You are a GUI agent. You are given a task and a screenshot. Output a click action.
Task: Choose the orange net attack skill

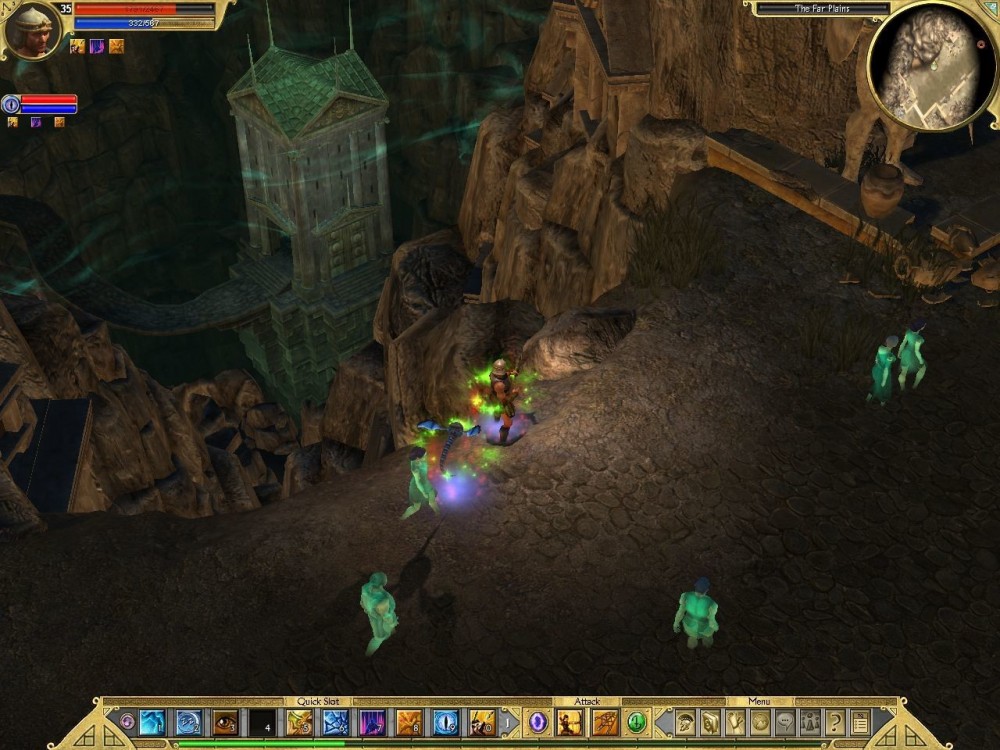(x=605, y=722)
